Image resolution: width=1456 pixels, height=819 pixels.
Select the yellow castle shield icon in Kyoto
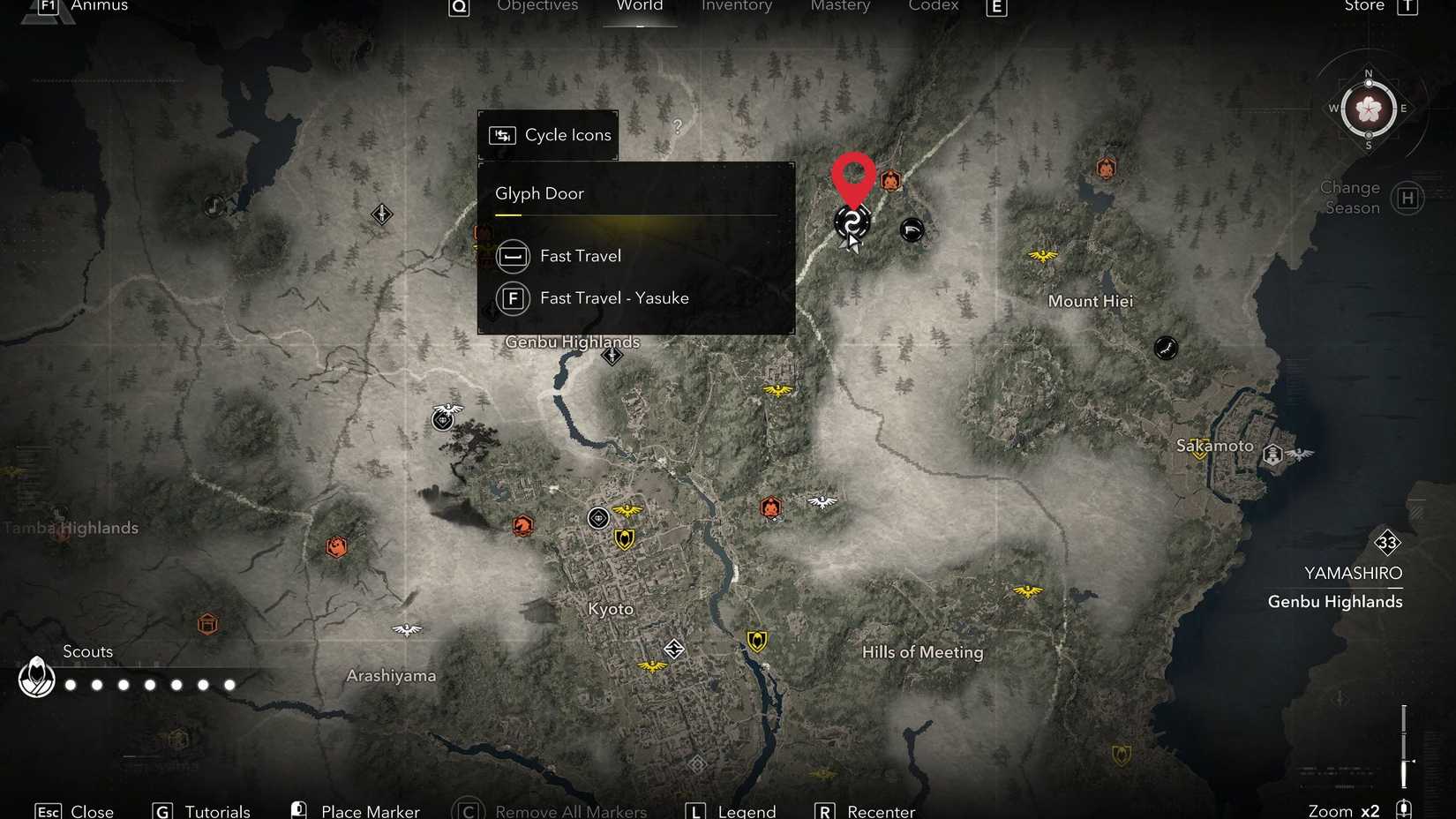pyautogui.click(x=624, y=538)
